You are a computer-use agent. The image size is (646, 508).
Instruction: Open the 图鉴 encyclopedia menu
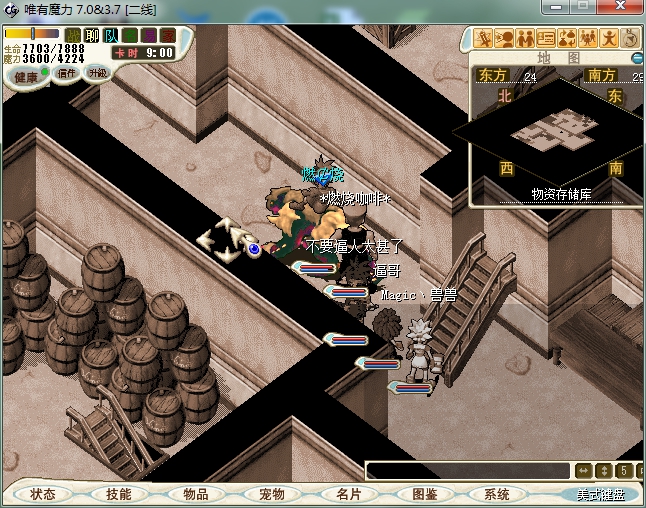(x=424, y=494)
